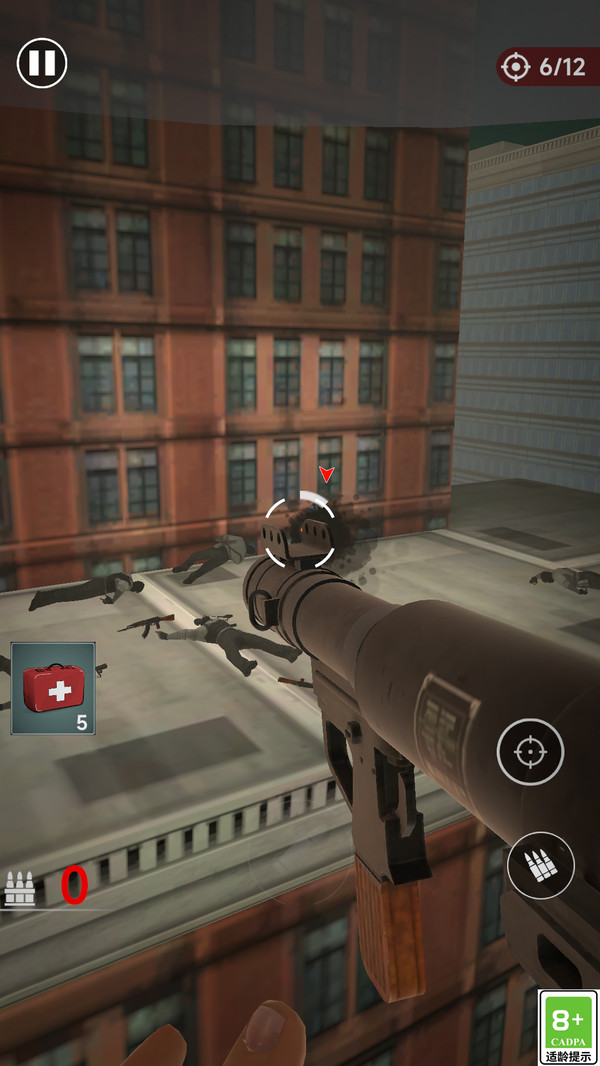This screenshot has height=1066, width=600.
Task: Tap the crosshair aim button
Action: tap(530, 751)
